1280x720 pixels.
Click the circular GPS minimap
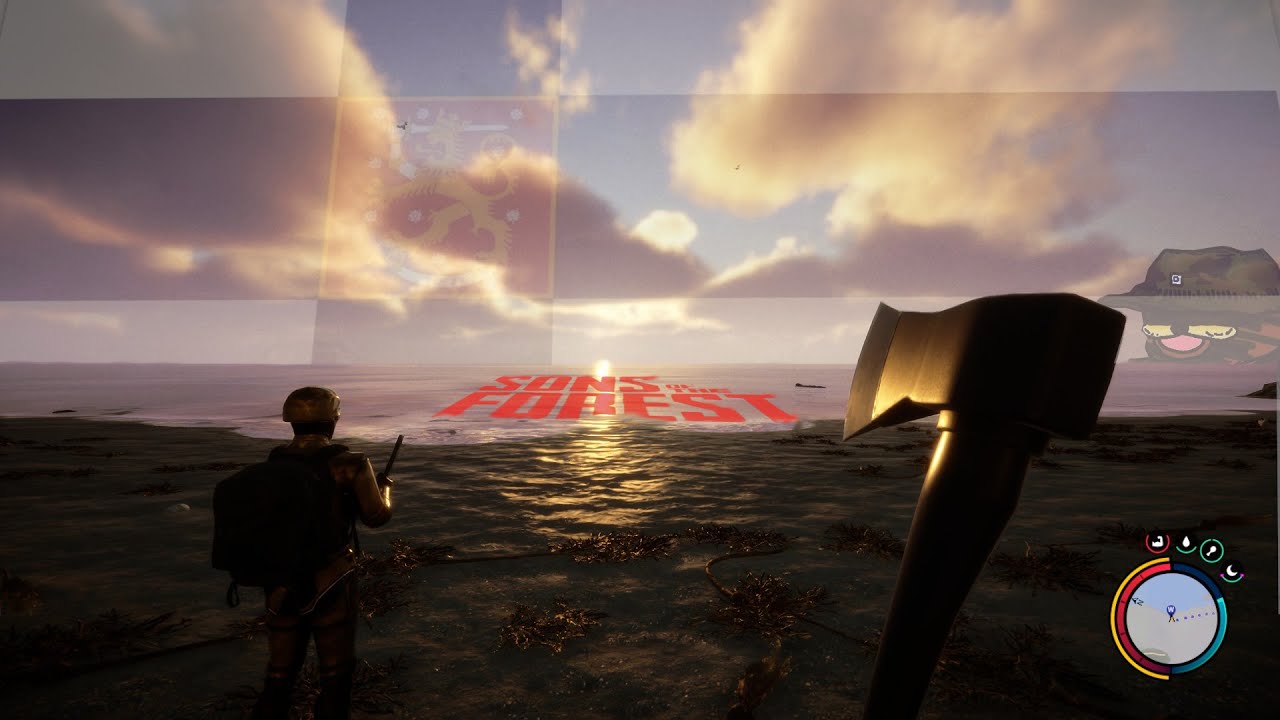(x=1172, y=619)
